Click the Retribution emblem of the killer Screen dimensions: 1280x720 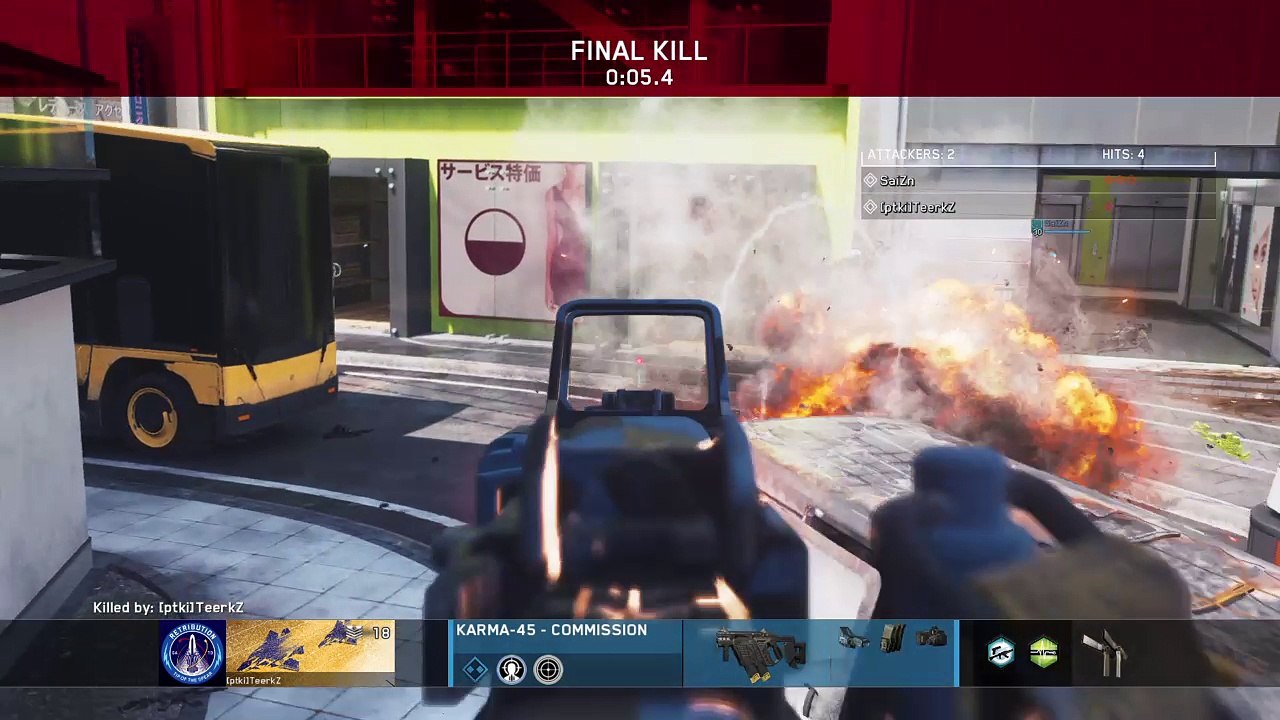[x=192, y=652]
